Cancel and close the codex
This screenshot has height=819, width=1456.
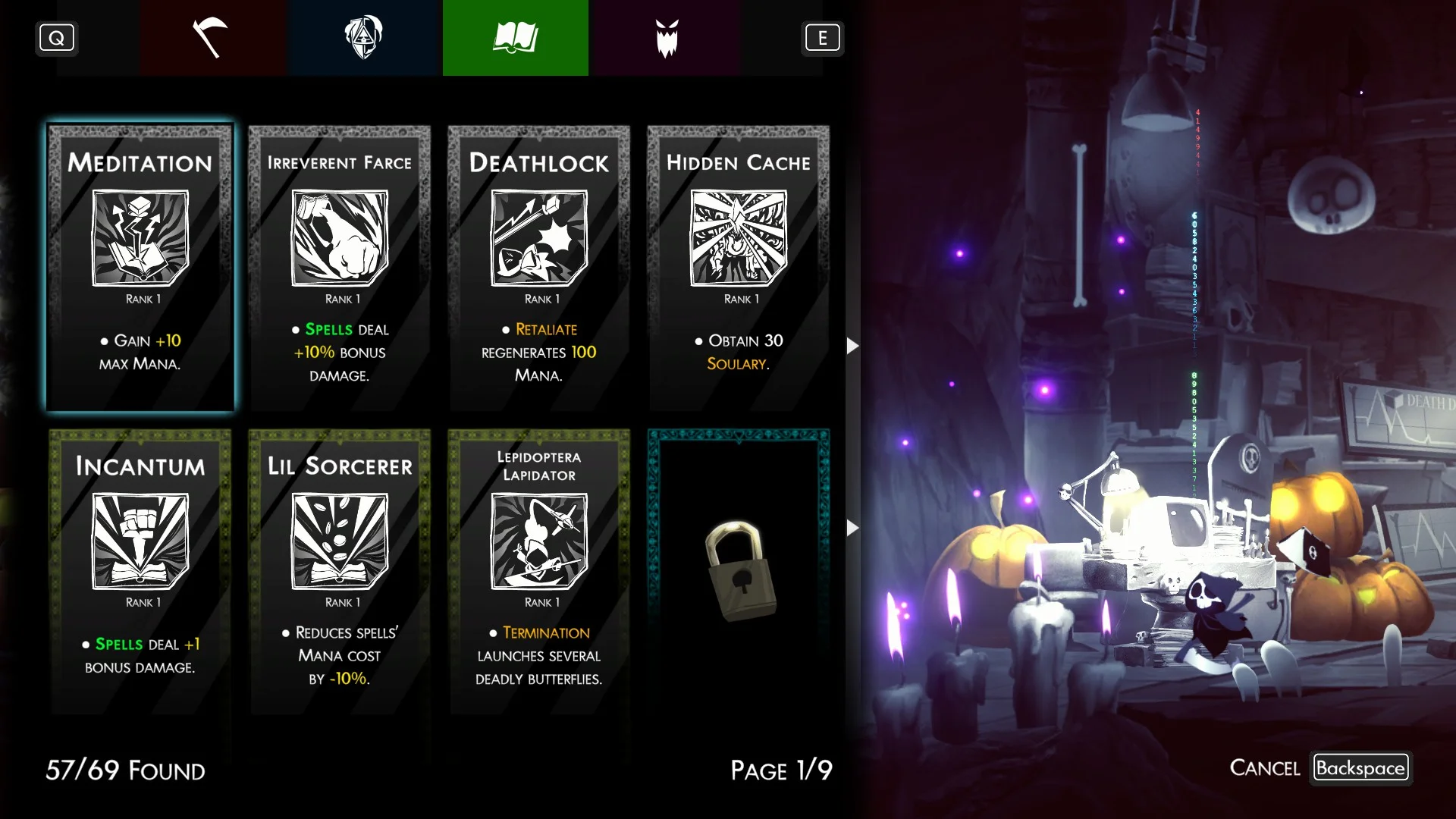1360,768
